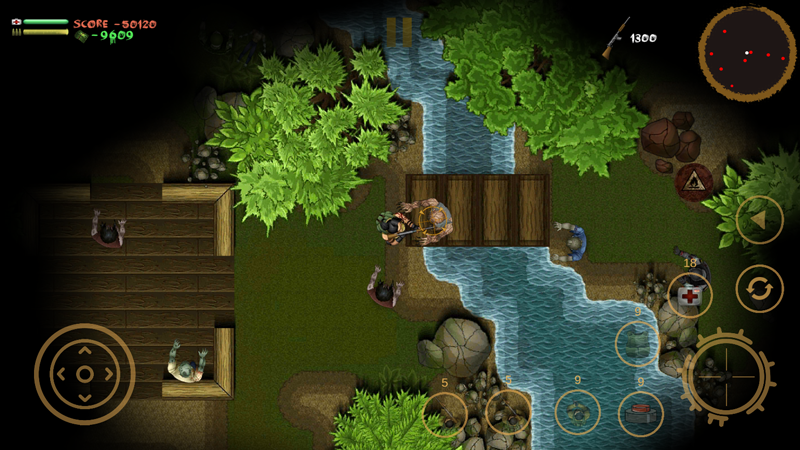
Task: Activate the red button detonator item
Action: click(640, 413)
